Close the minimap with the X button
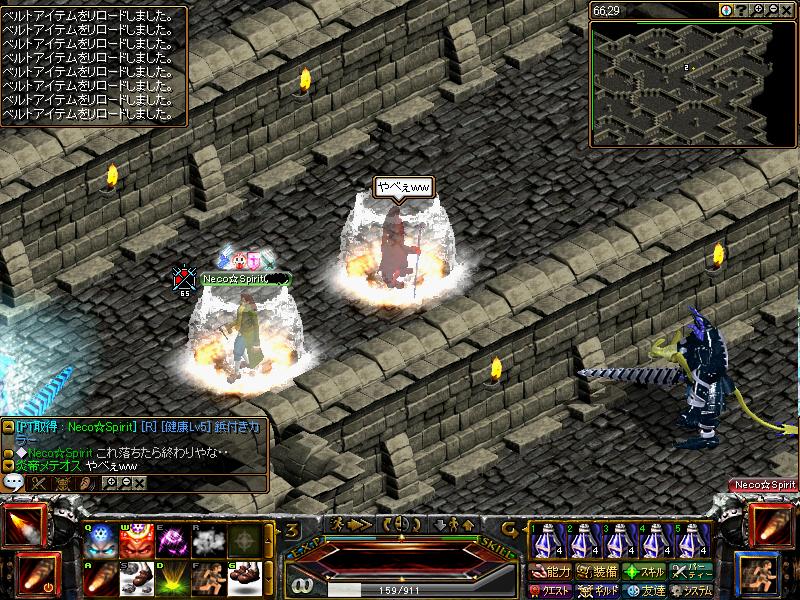The height and width of the screenshot is (600, 800). [788, 10]
